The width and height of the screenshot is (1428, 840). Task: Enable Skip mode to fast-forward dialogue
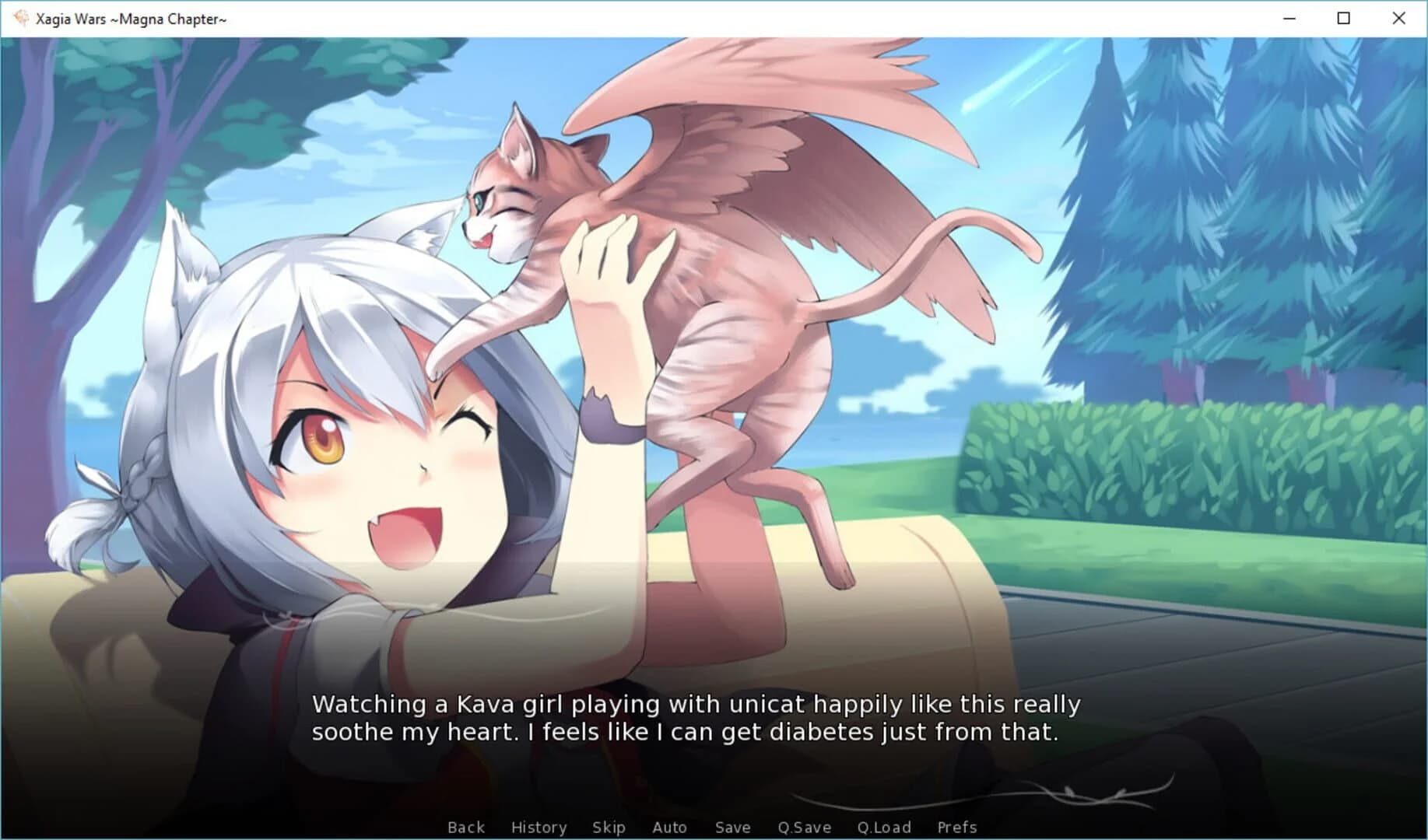pyautogui.click(x=609, y=827)
